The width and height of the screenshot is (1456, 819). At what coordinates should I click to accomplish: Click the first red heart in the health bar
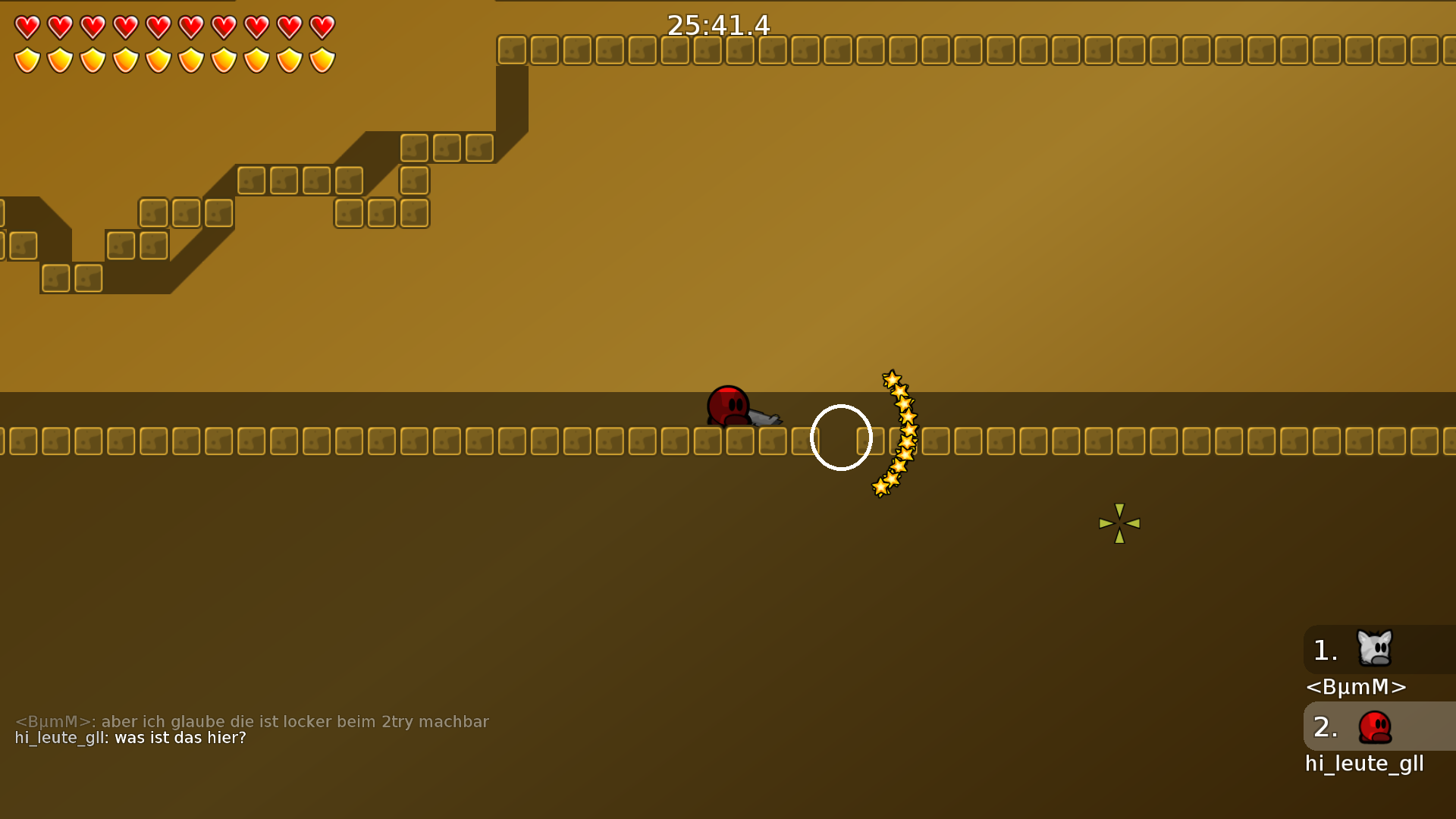pos(26,27)
